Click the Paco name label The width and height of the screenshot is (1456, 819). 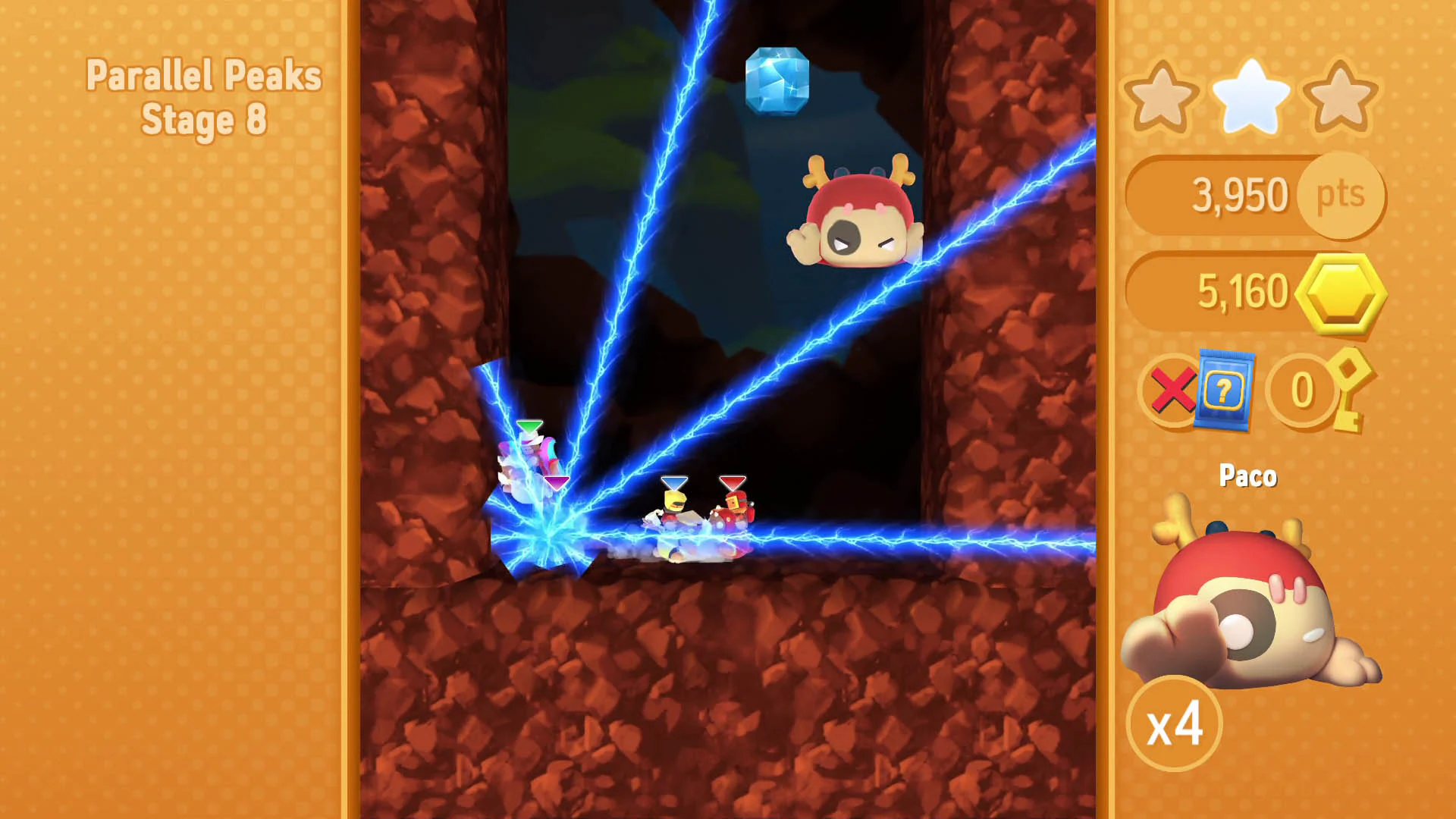point(1247,475)
